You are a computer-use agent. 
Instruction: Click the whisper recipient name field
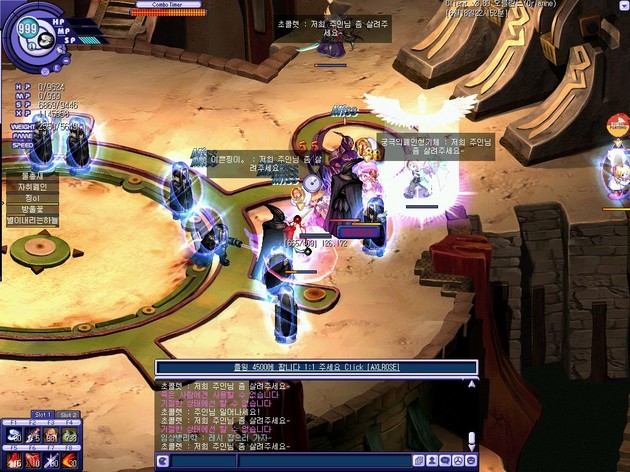click(x=200, y=461)
